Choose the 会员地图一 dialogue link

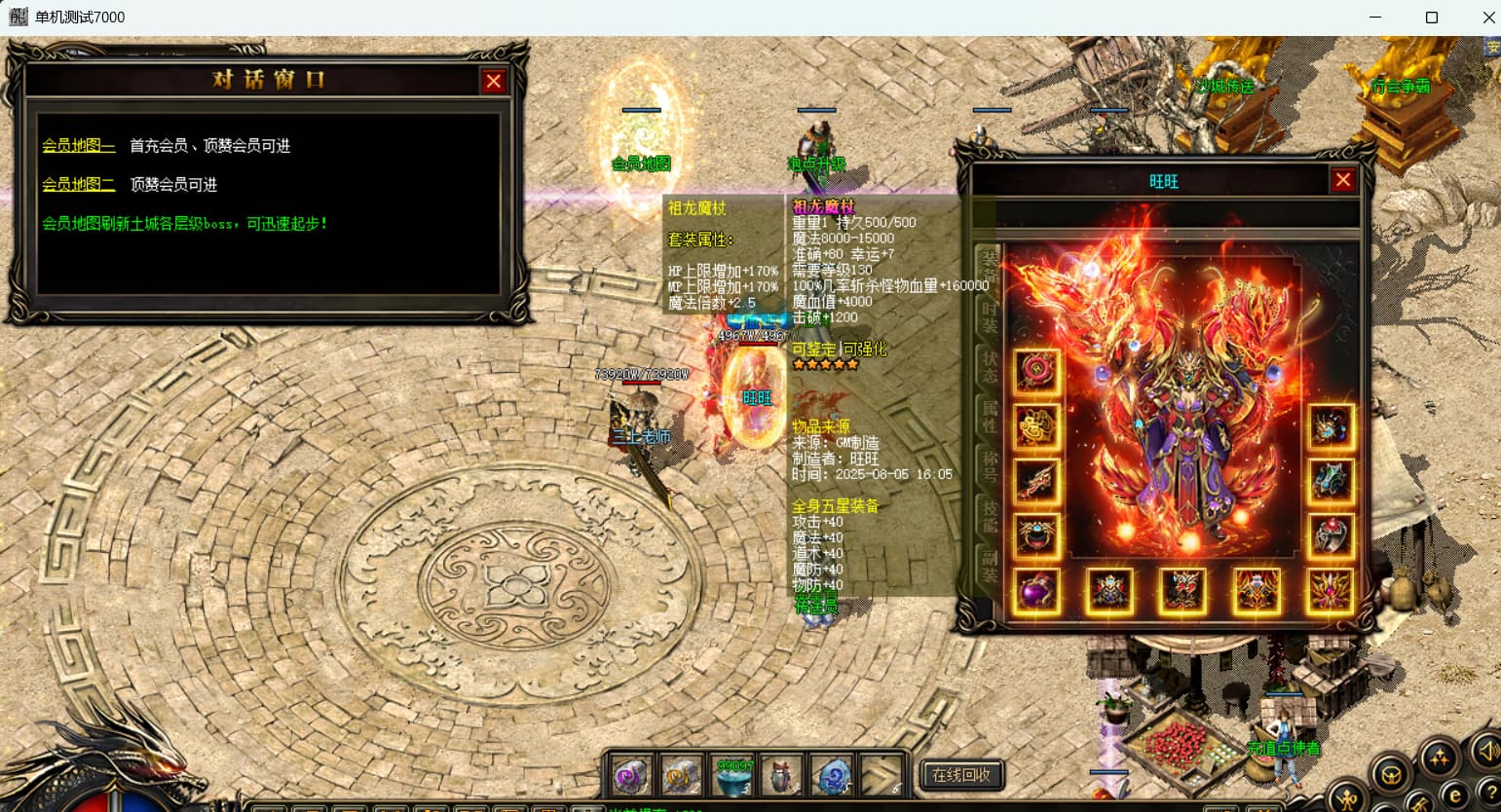(x=78, y=146)
